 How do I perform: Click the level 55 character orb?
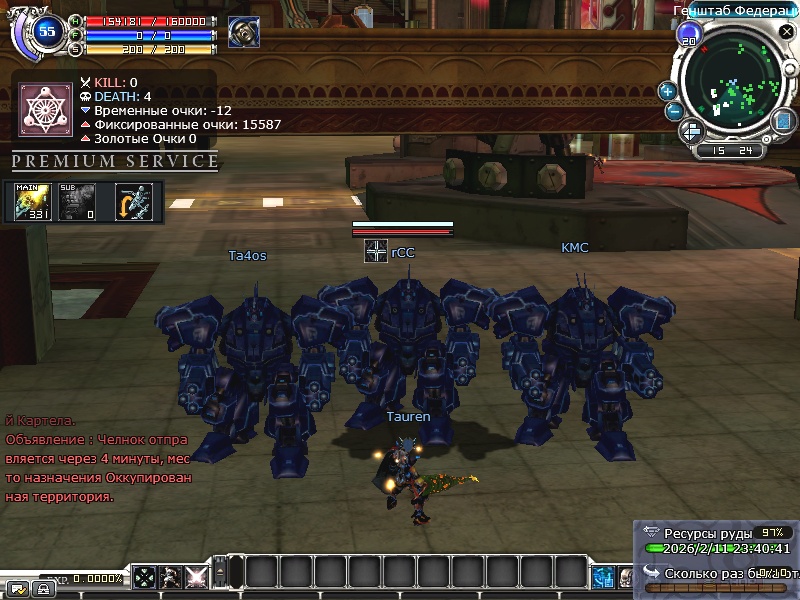[46, 31]
